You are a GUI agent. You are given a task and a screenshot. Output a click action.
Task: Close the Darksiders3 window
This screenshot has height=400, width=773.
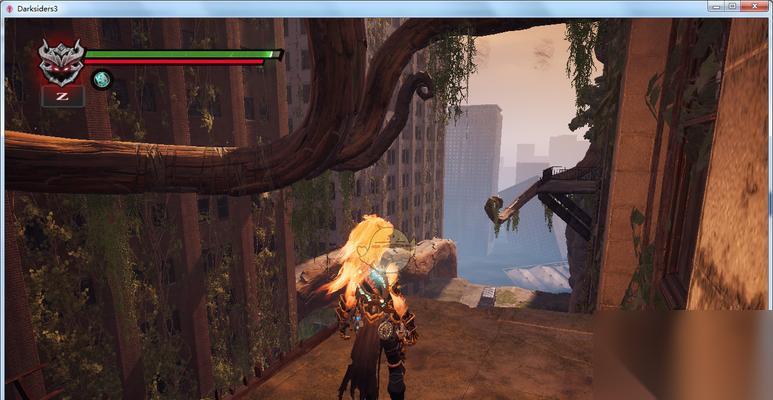(755, 6)
